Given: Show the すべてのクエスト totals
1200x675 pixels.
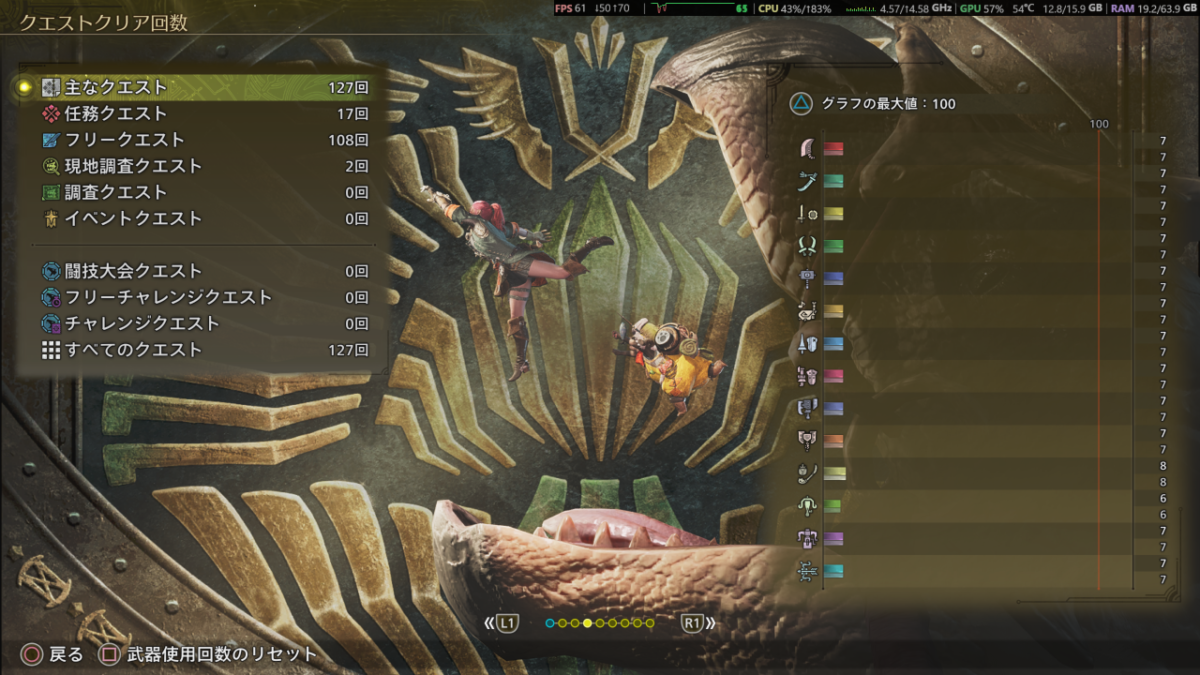Looking at the screenshot, I should pos(200,350).
